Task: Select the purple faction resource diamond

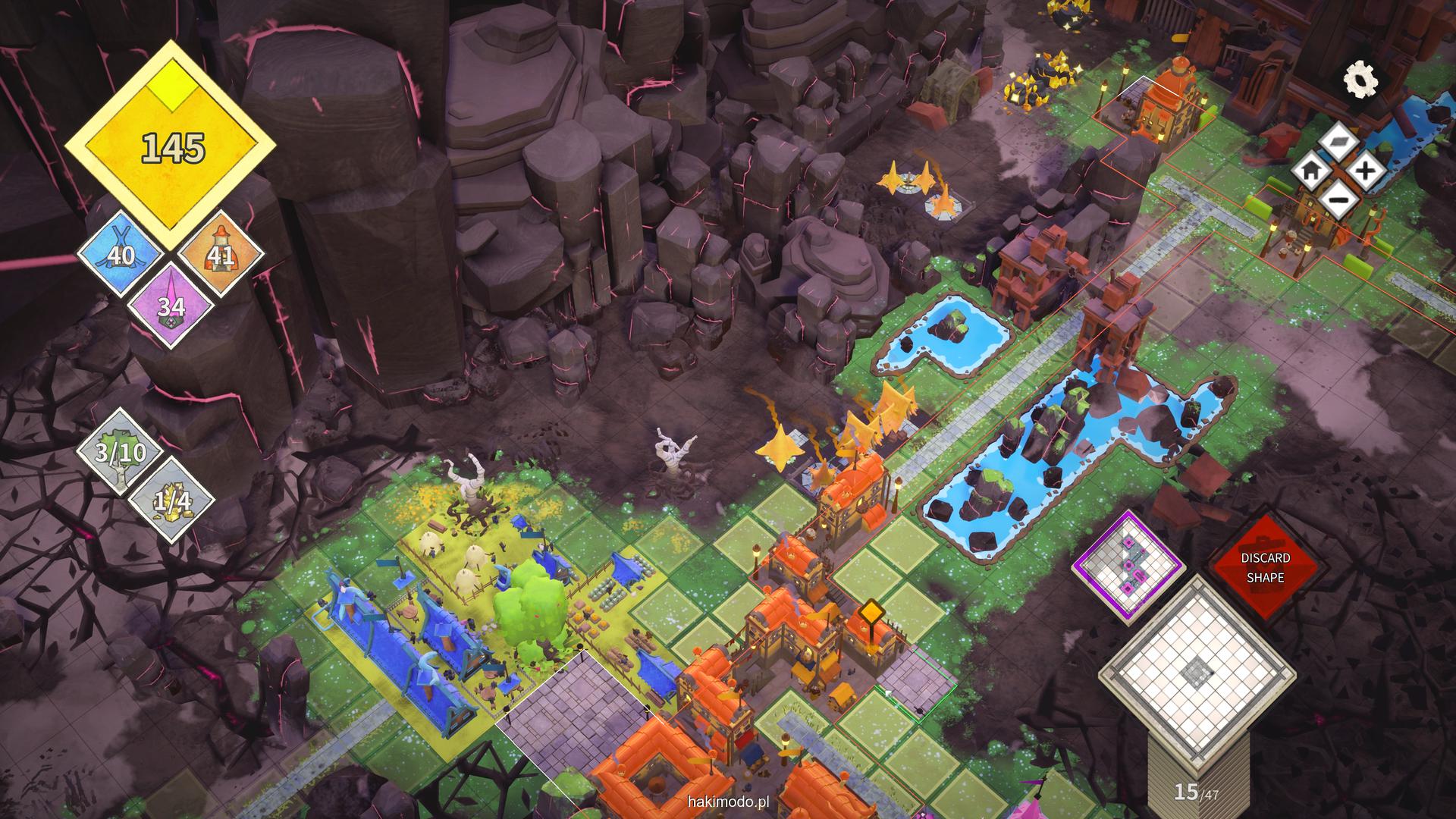Action: [x=171, y=306]
